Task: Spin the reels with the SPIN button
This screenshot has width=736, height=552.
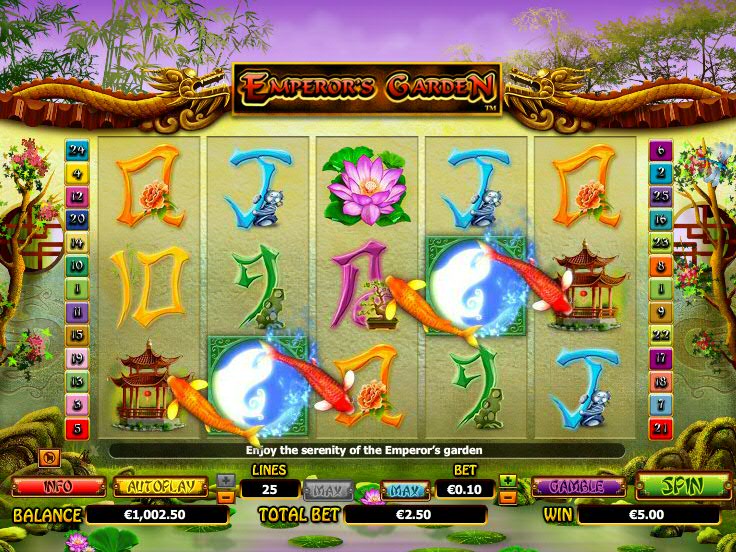Action: point(682,487)
